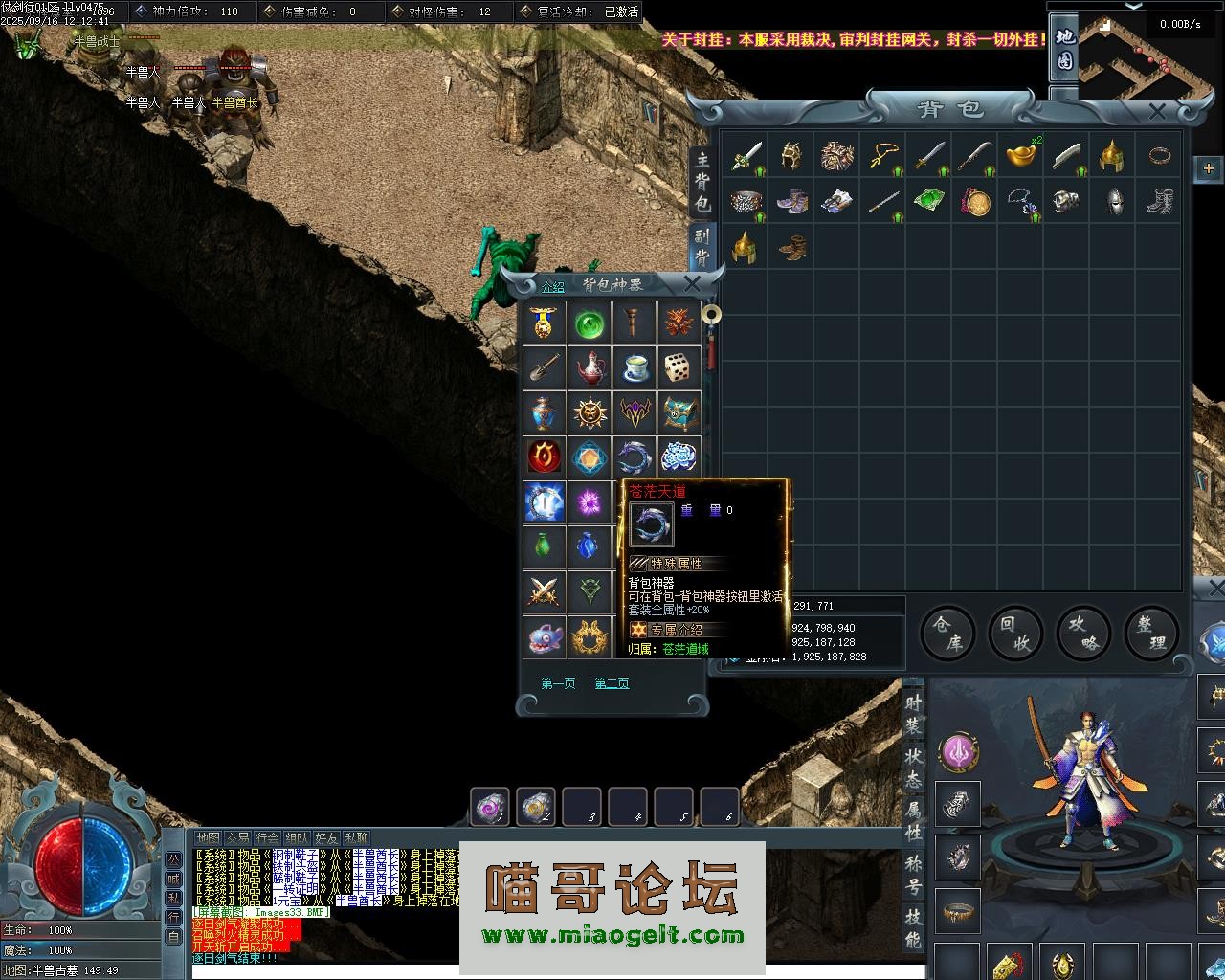The height and width of the screenshot is (980, 1225).
Task: Close the 背包神器 artifact panel
Action: (x=692, y=283)
